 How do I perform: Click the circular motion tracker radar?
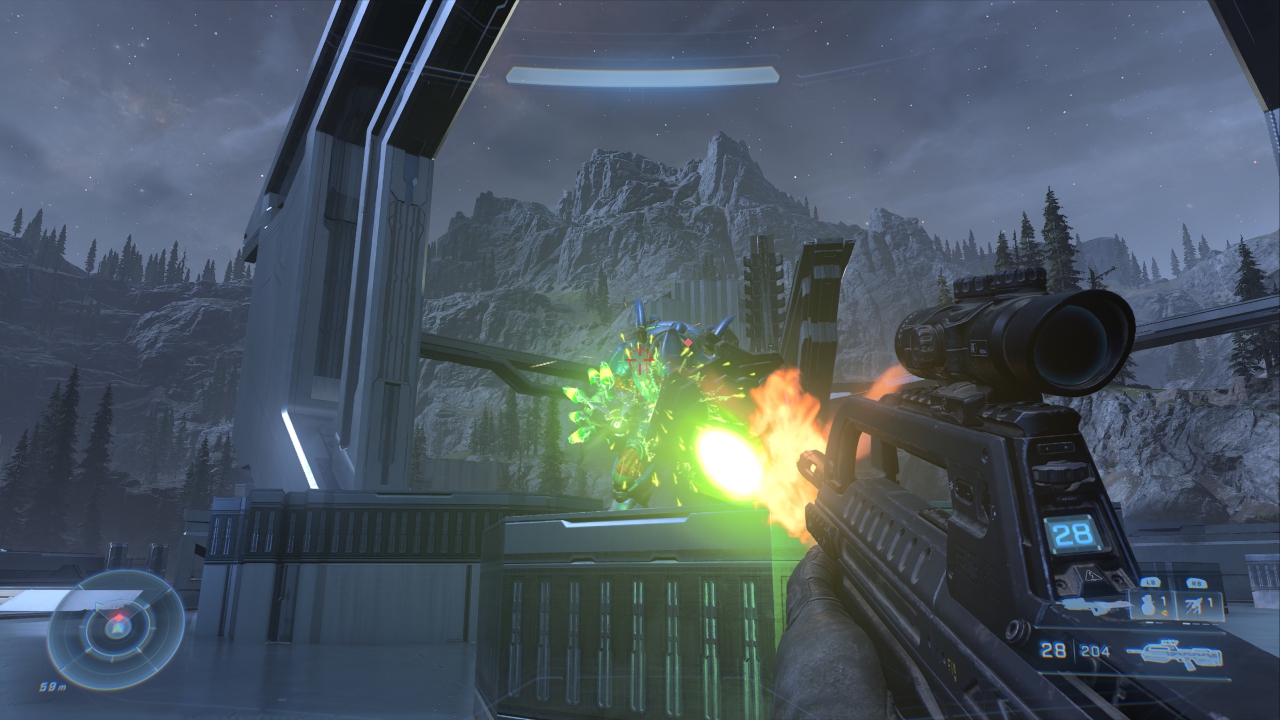(x=116, y=629)
